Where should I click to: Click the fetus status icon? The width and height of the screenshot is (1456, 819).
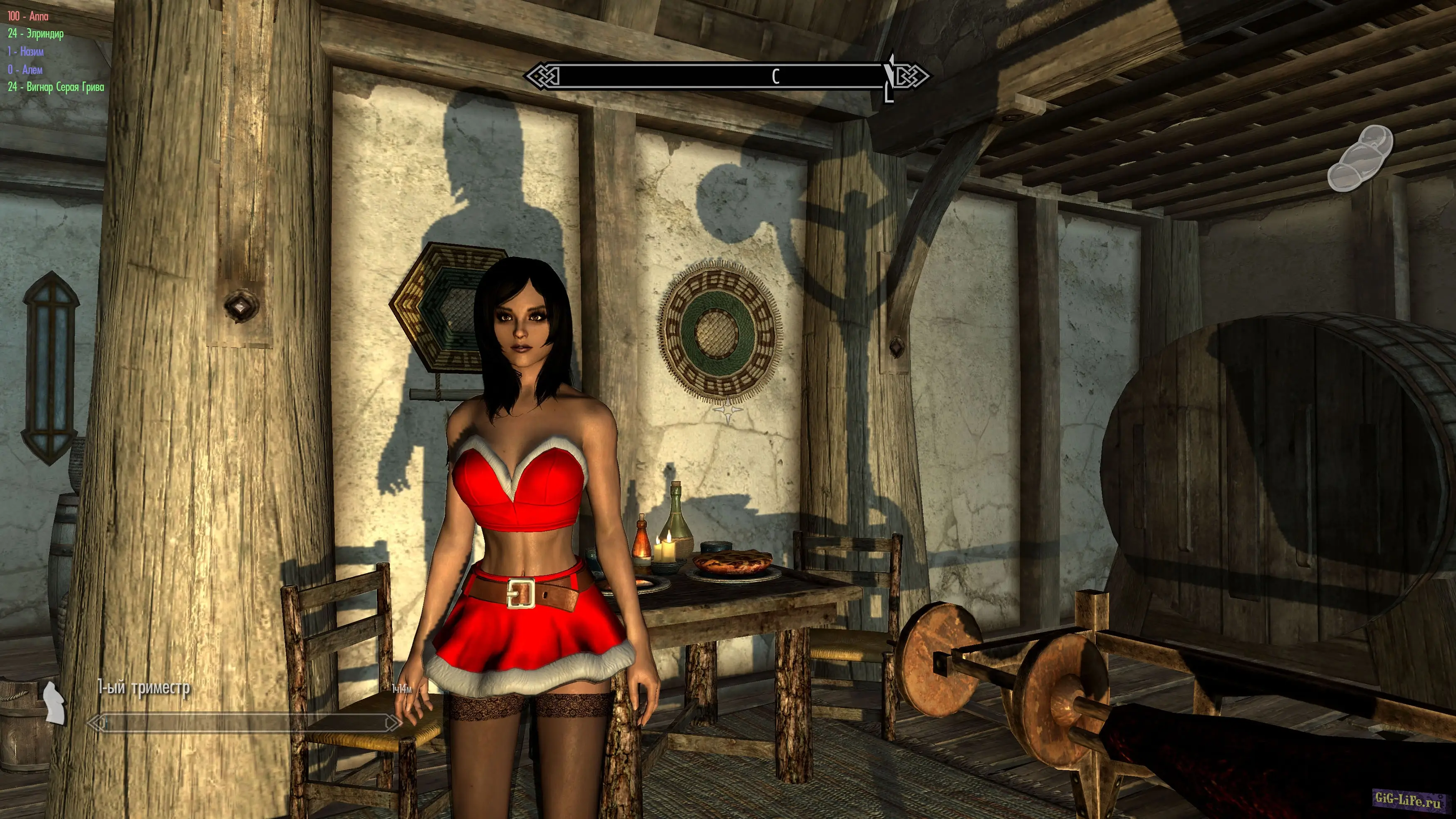click(1359, 159)
